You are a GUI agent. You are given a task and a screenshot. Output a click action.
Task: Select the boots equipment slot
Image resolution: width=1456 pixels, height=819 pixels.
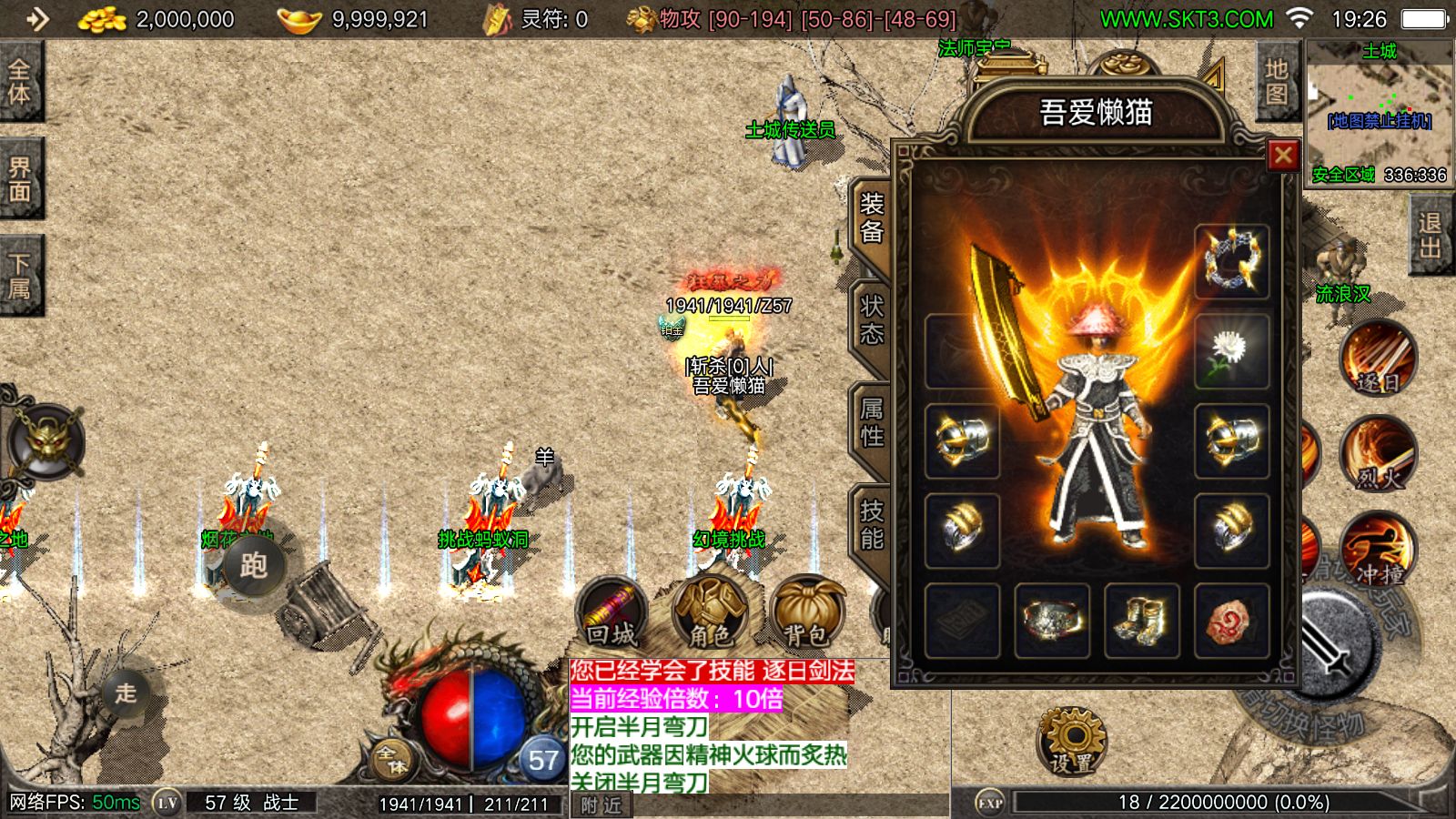[x=1141, y=621]
